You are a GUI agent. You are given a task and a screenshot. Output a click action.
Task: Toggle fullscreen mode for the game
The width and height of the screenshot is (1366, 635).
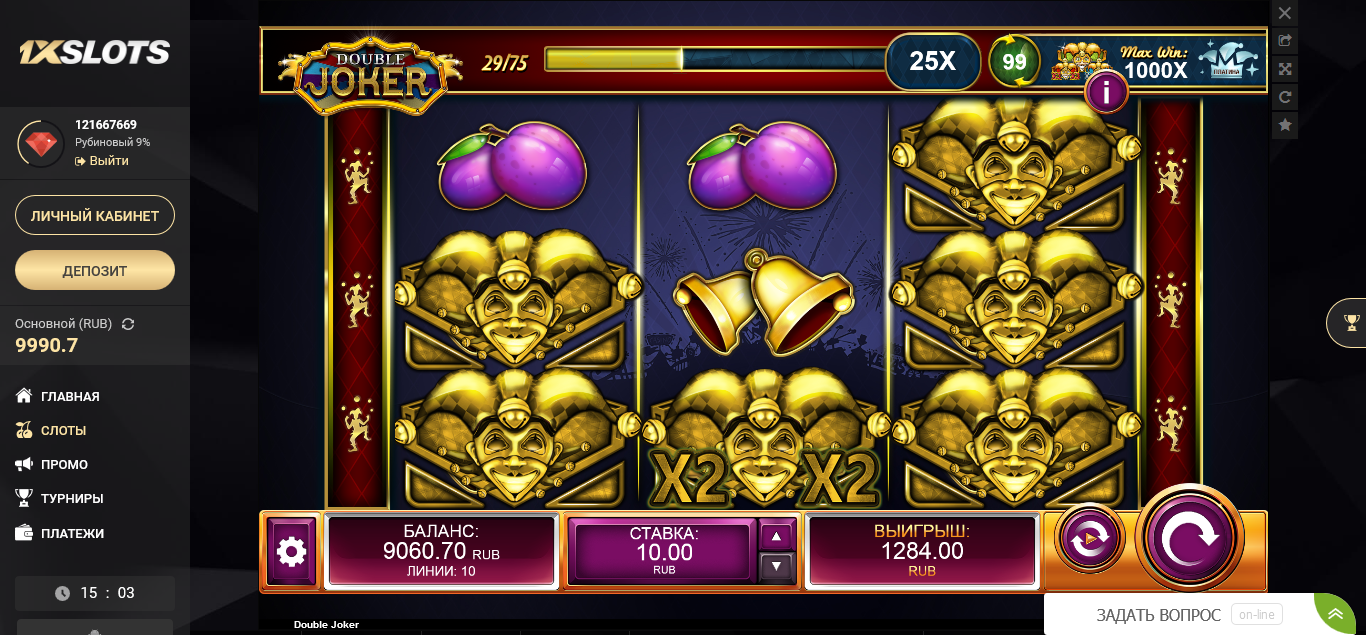click(x=1285, y=69)
